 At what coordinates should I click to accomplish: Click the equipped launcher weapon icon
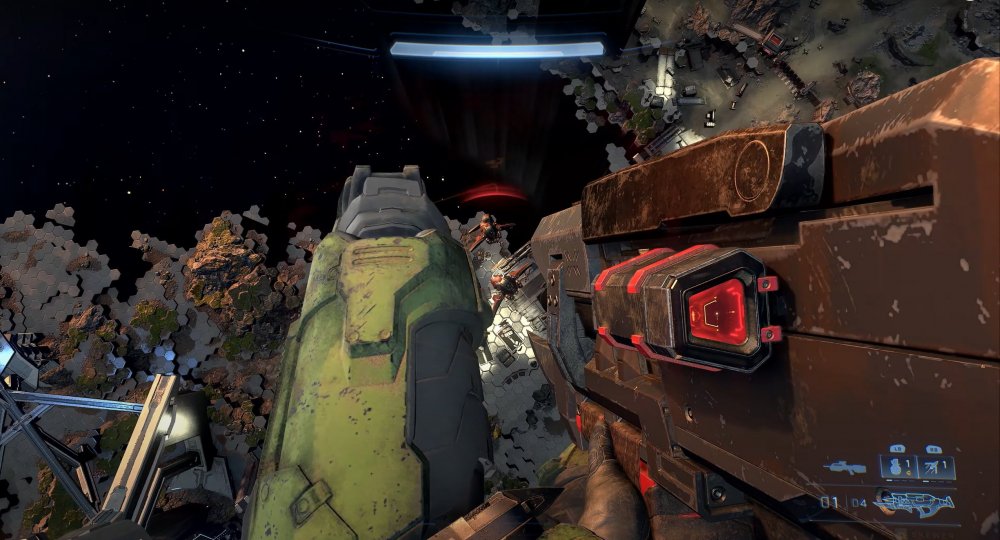[x=916, y=502]
